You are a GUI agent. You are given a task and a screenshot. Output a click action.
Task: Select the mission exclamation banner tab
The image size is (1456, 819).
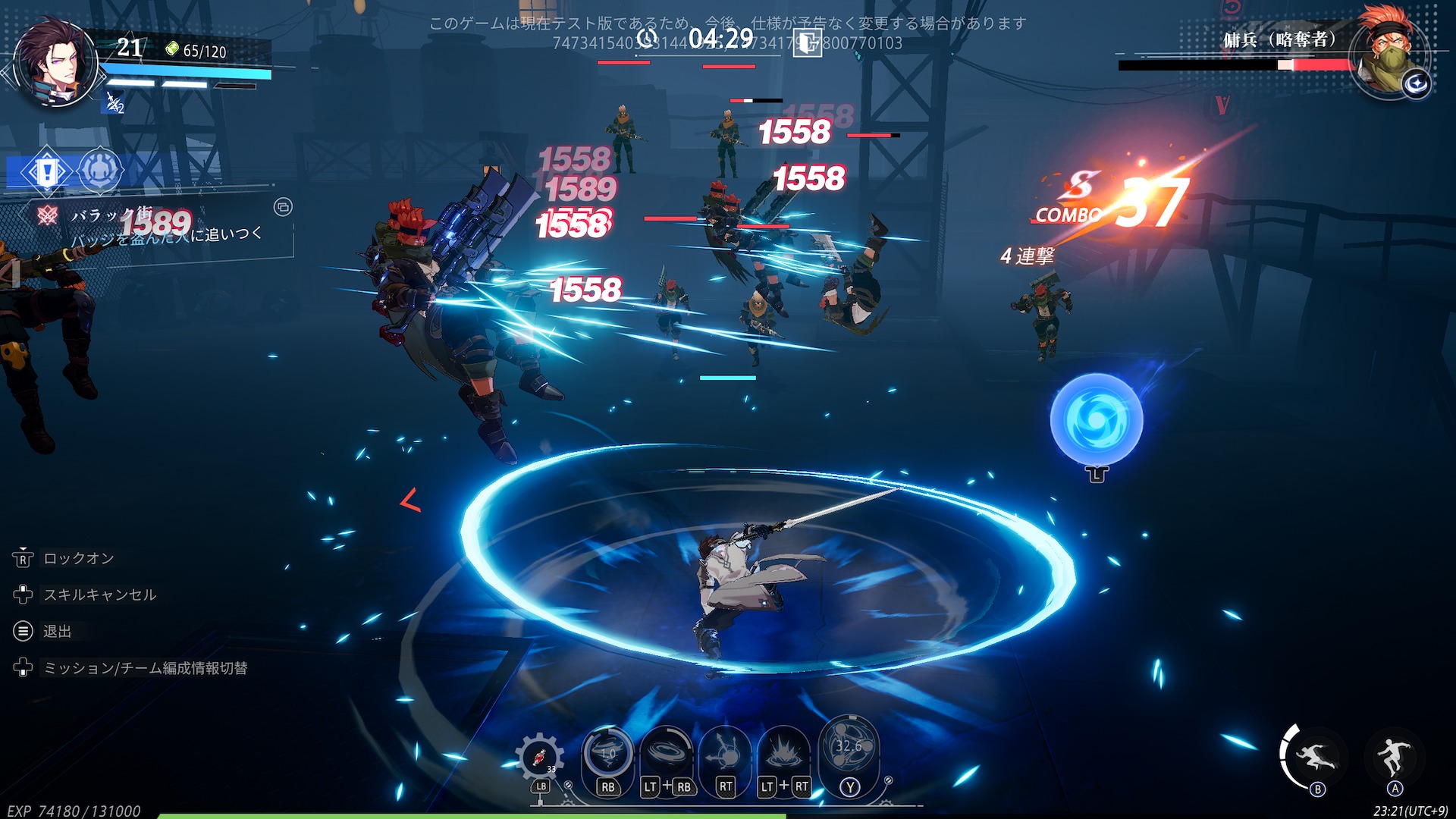pos(47,171)
